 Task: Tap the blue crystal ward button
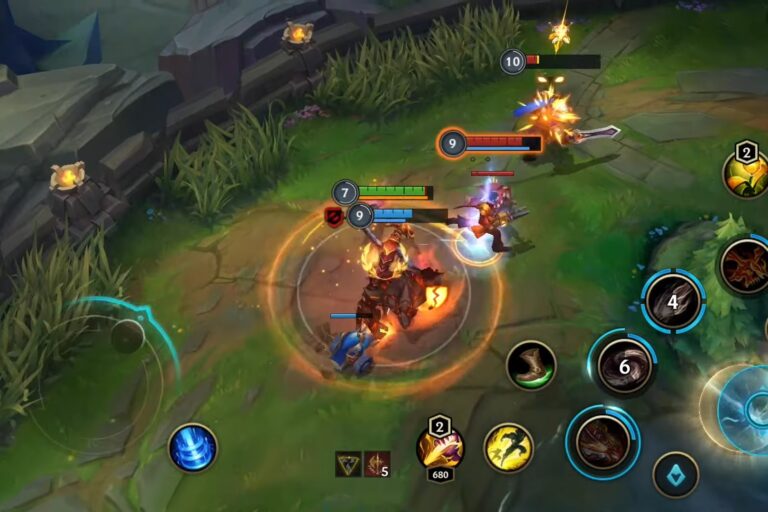(675, 474)
